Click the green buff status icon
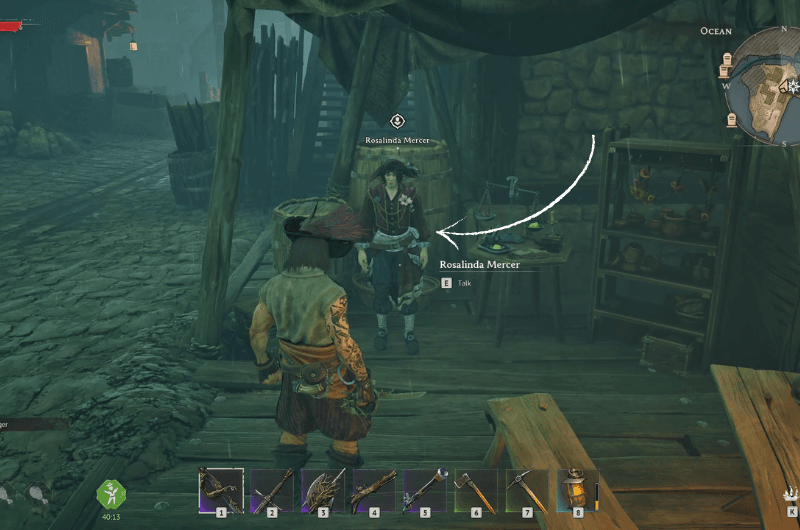Viewport: 800px width, 530px height. [x=110, y=494]
